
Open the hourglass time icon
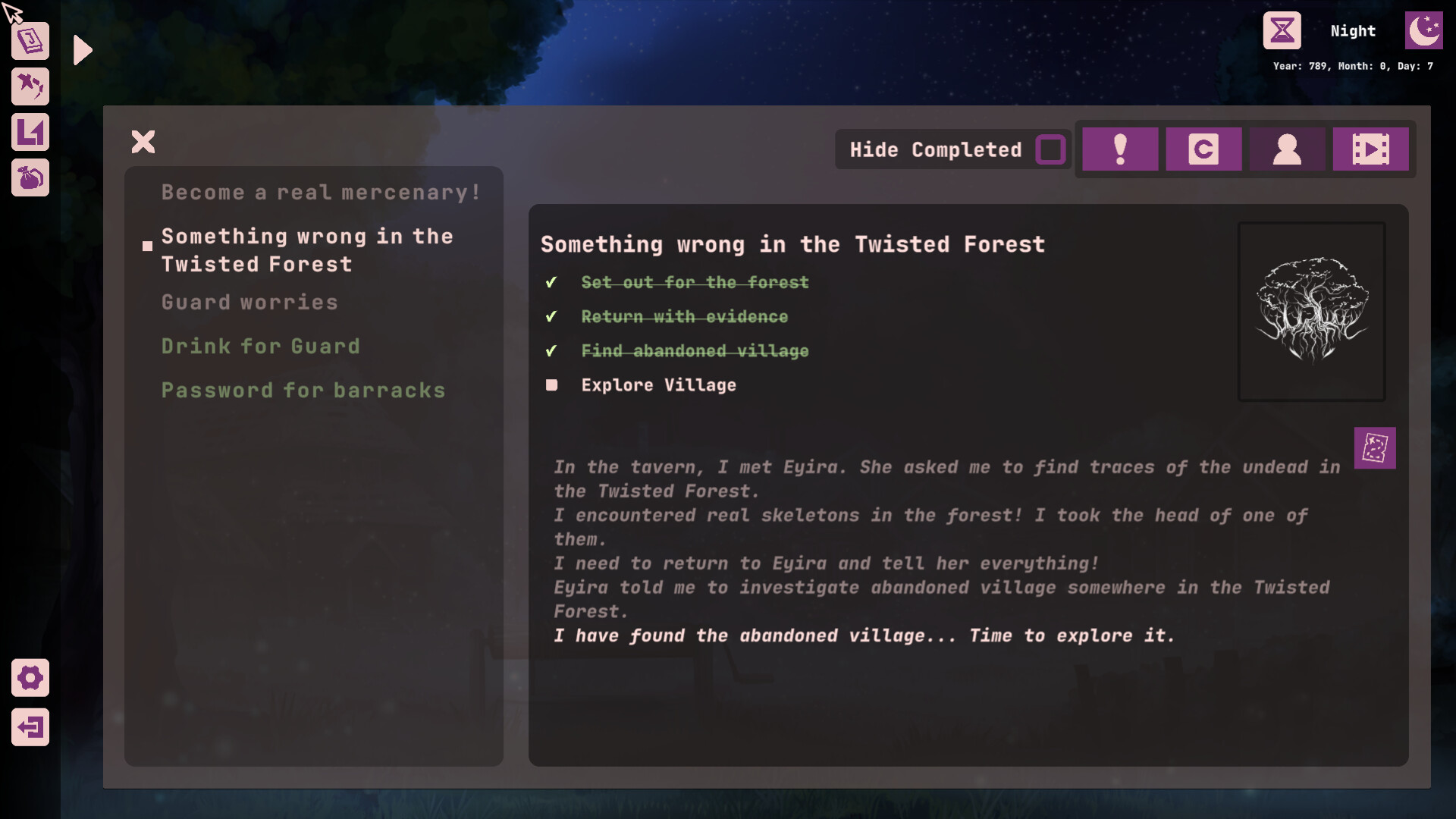pyautogui.click(x=1282, y=30)
